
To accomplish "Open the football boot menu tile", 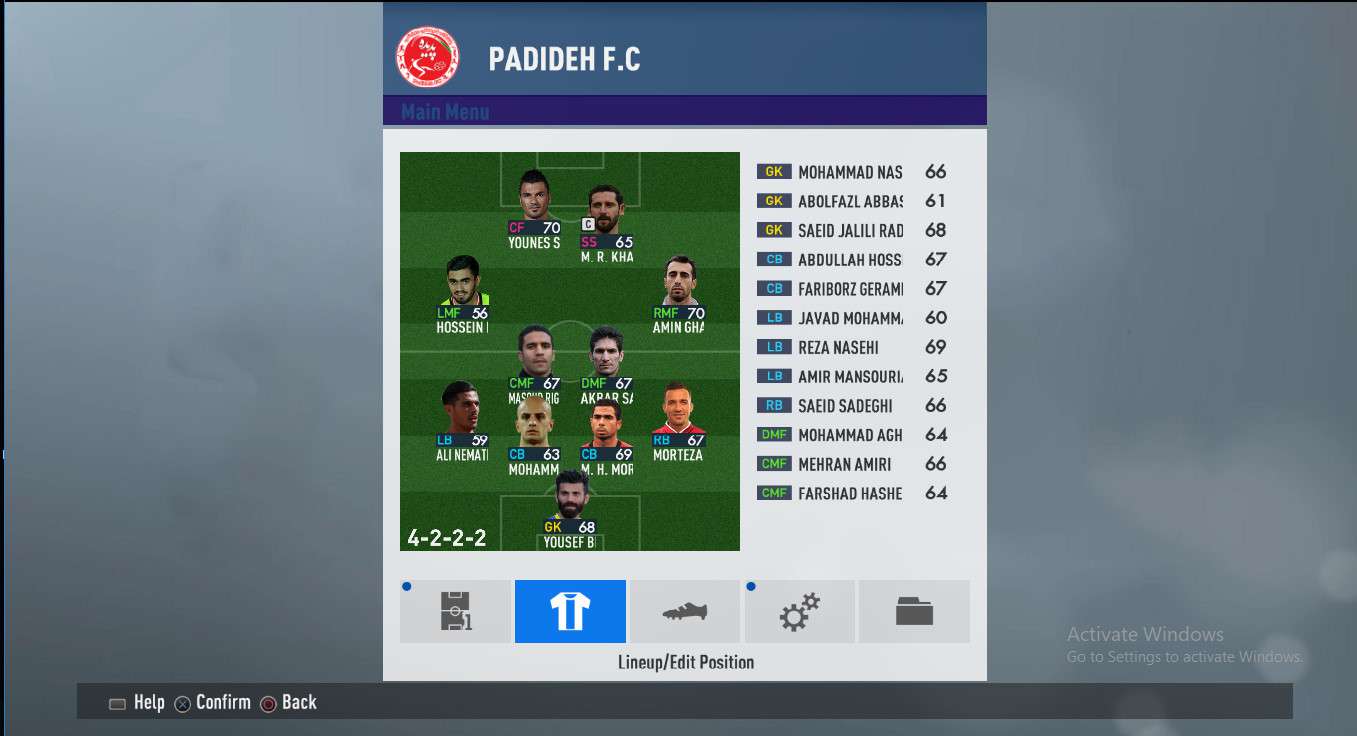I will [685, 611].
